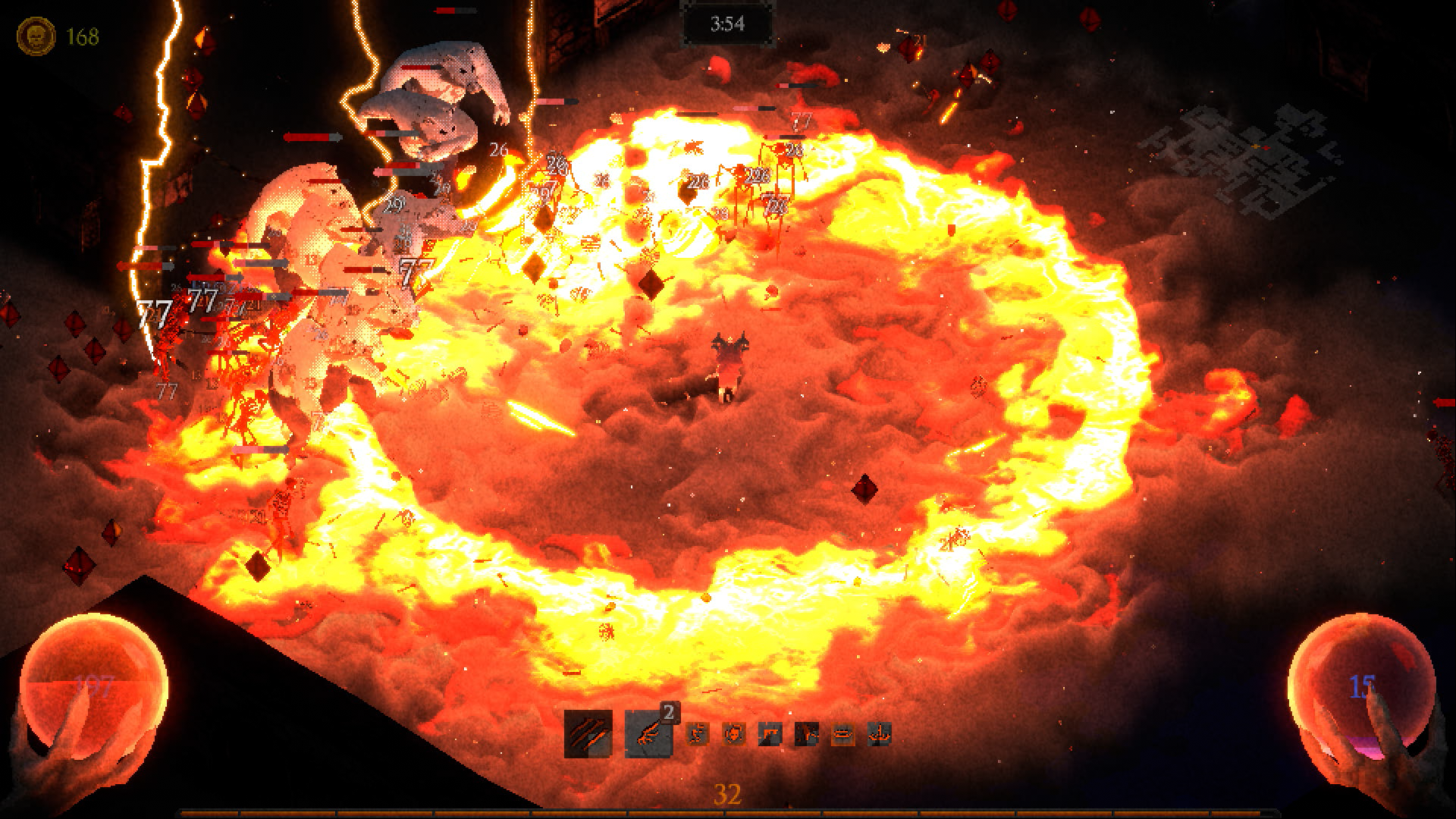Activate the flat ring skill icon
1456x819 pixels.
pos(843,733)
